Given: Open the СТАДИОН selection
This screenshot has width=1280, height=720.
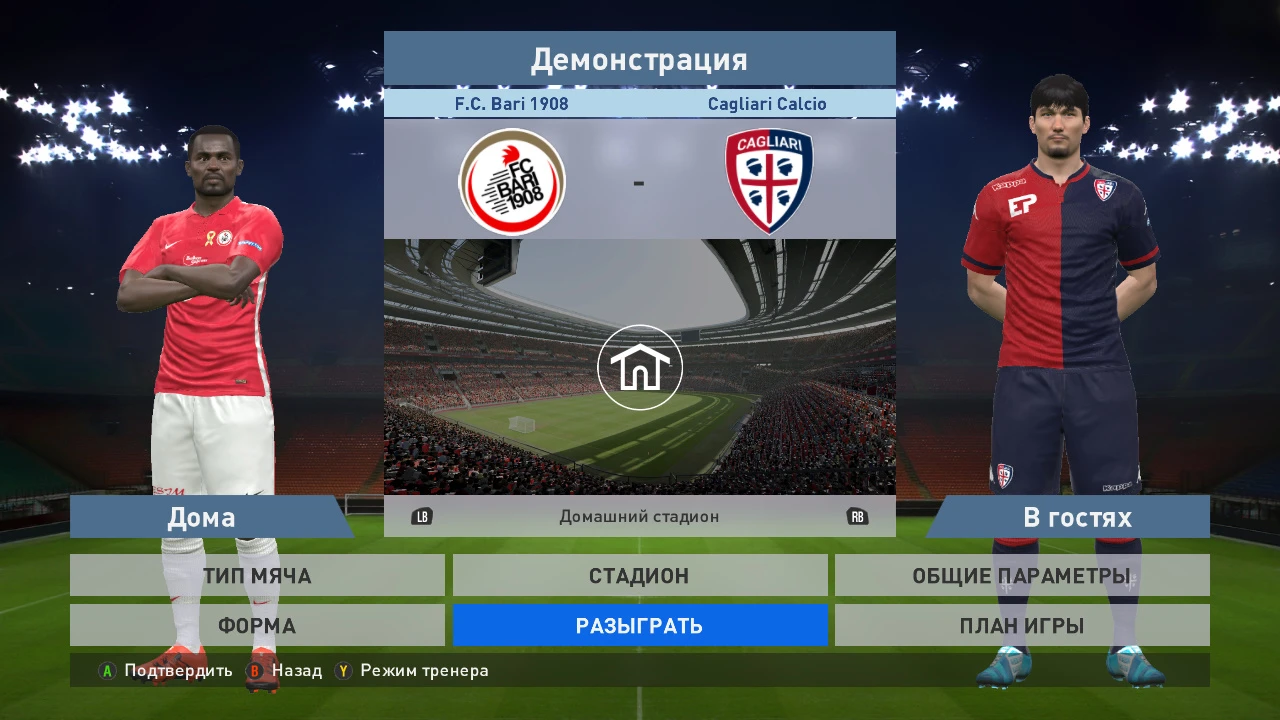Looking at the screenshot, I should [640, 575].
